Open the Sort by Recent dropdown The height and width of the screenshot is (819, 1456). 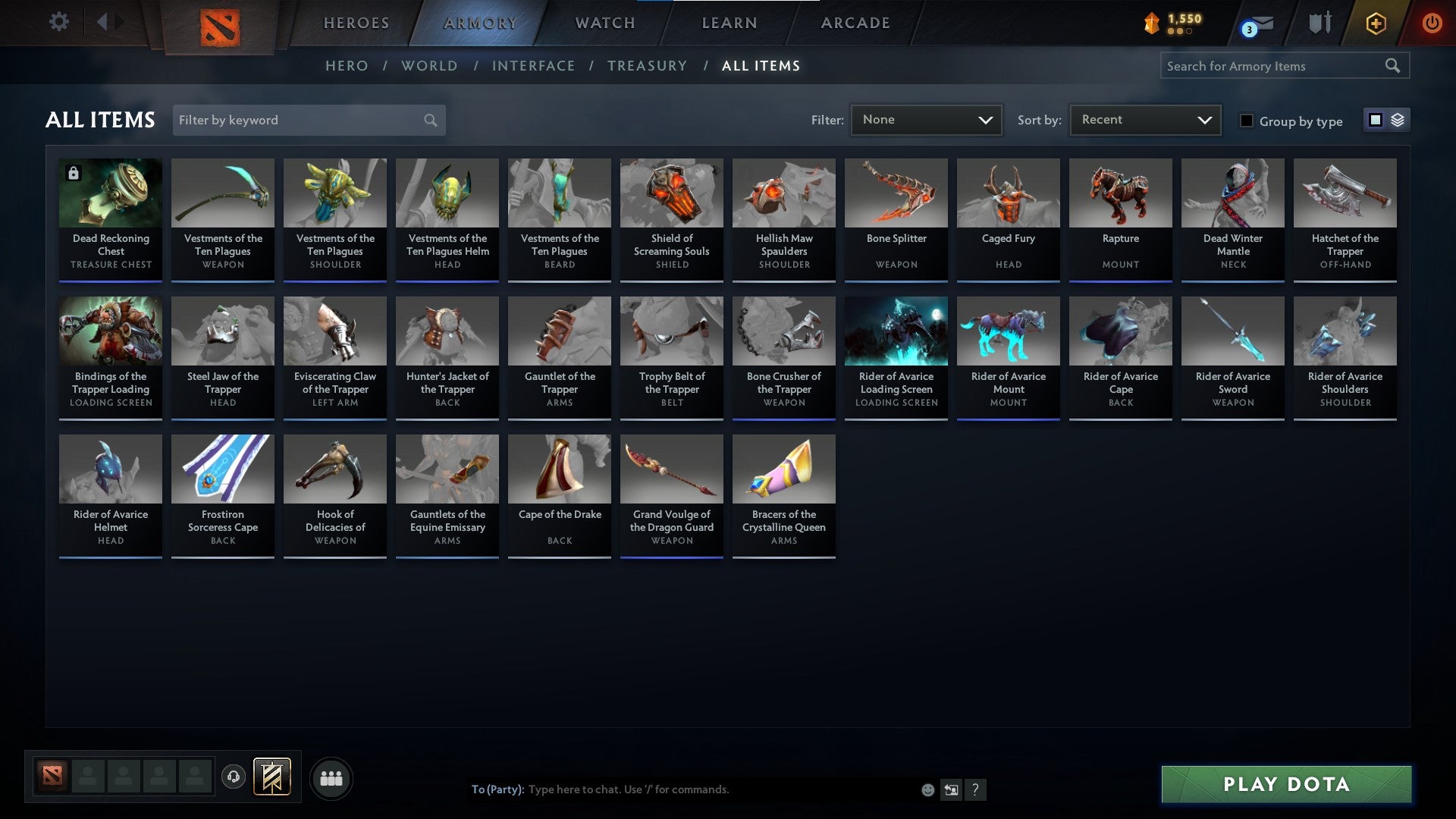(x=1144, y=119)
